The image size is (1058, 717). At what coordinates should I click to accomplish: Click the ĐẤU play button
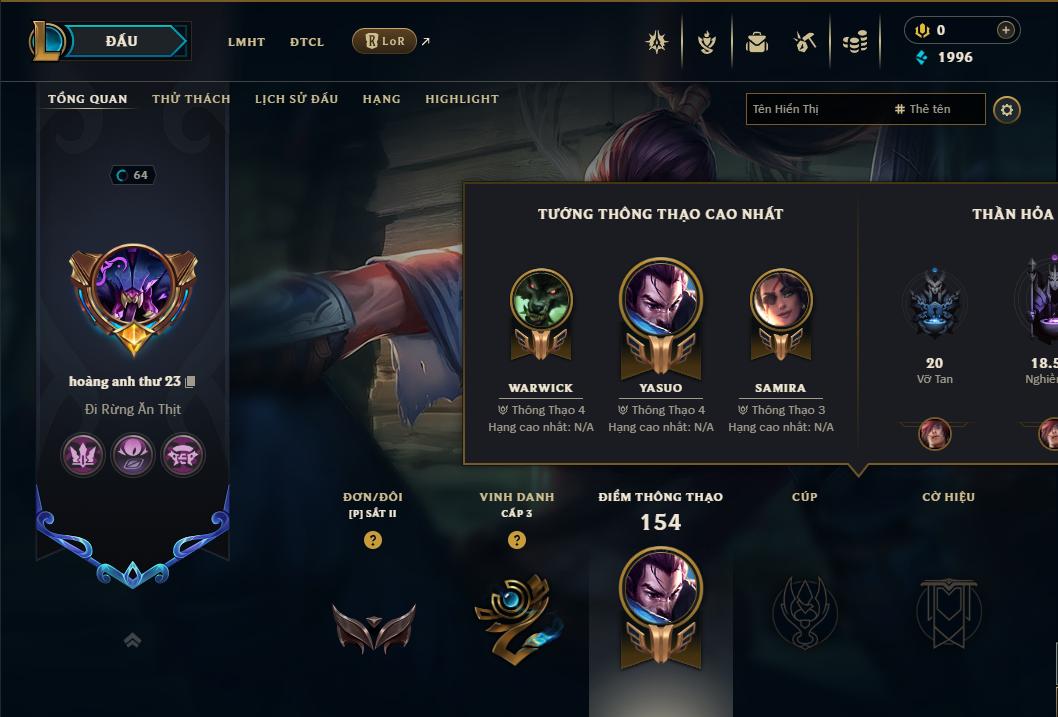(122, 41)
